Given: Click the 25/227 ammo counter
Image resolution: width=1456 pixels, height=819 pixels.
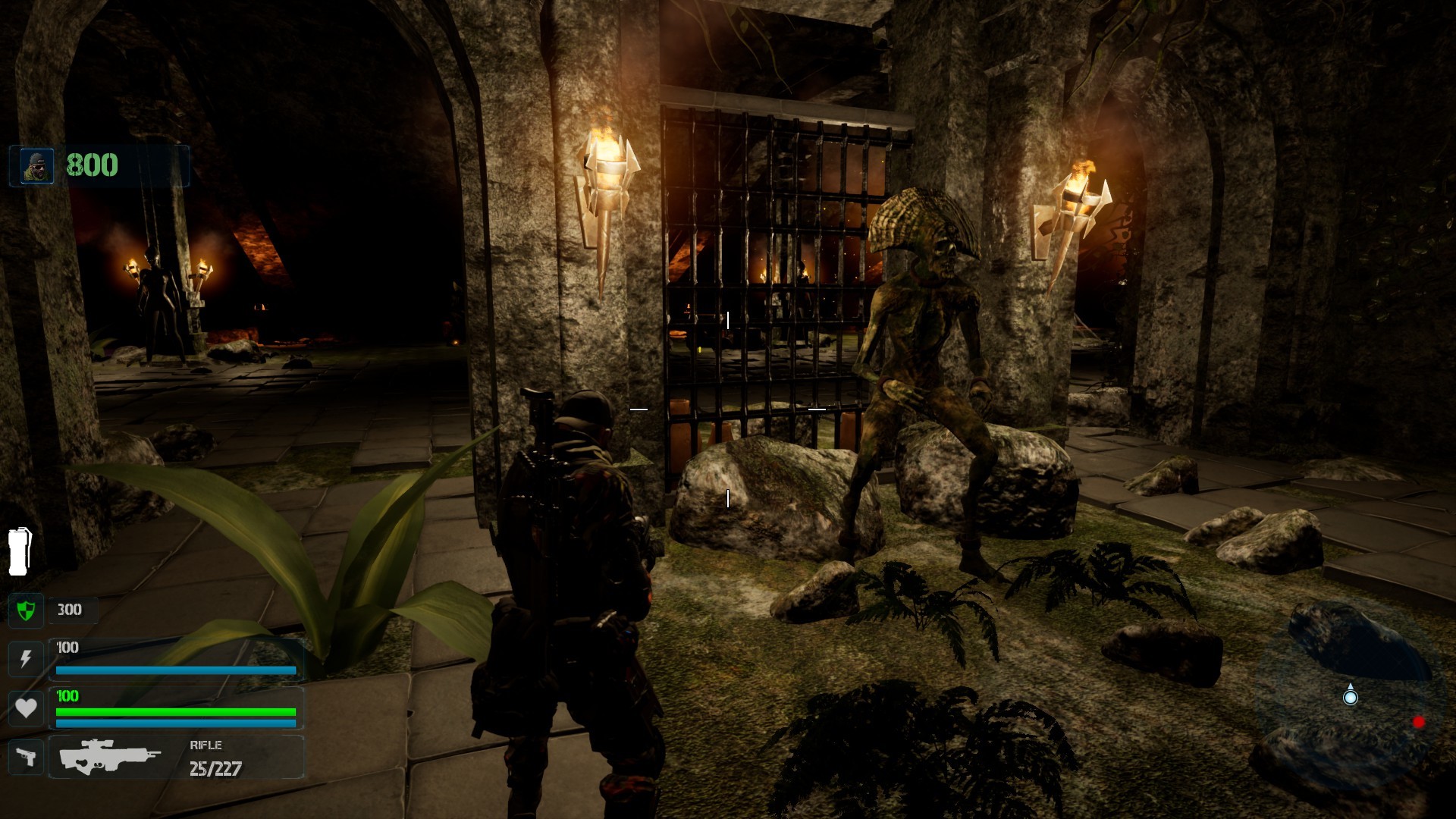Looking at the screenshot, I should [215, 768].
